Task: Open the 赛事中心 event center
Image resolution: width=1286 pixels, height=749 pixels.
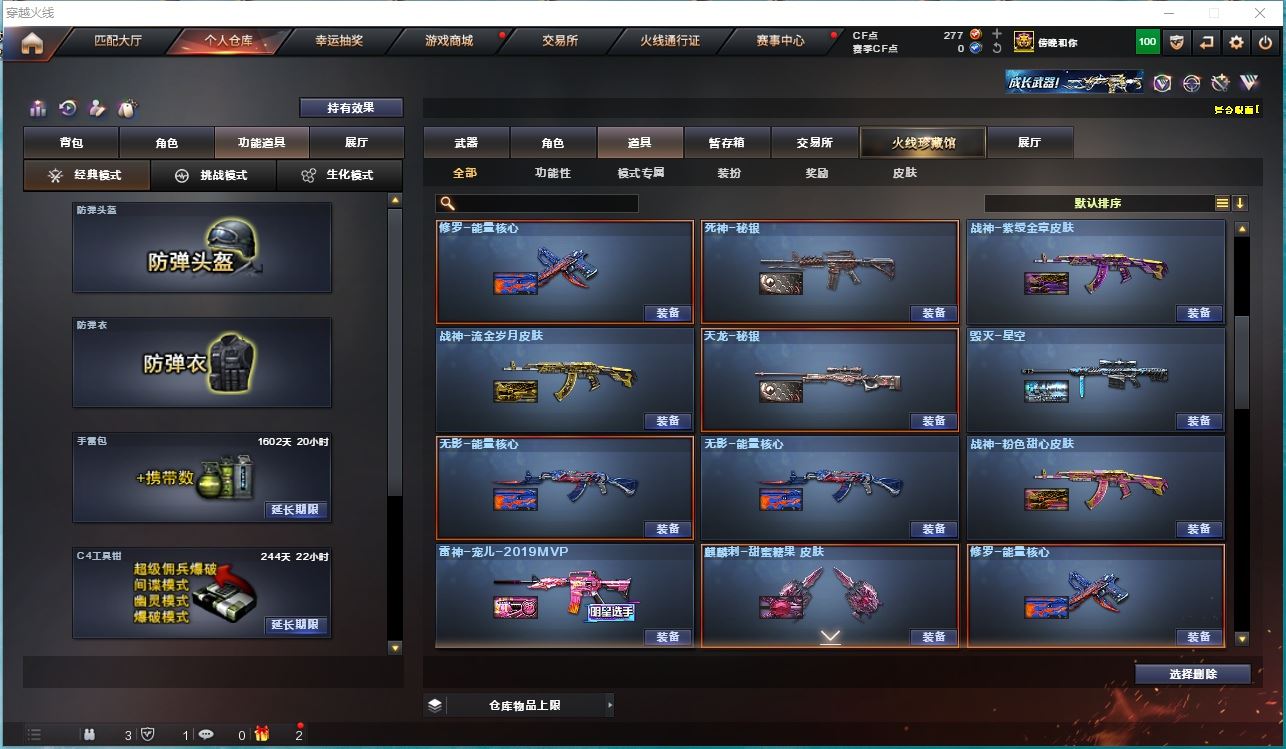Action: pyautogui.click(x=780, y=41)
